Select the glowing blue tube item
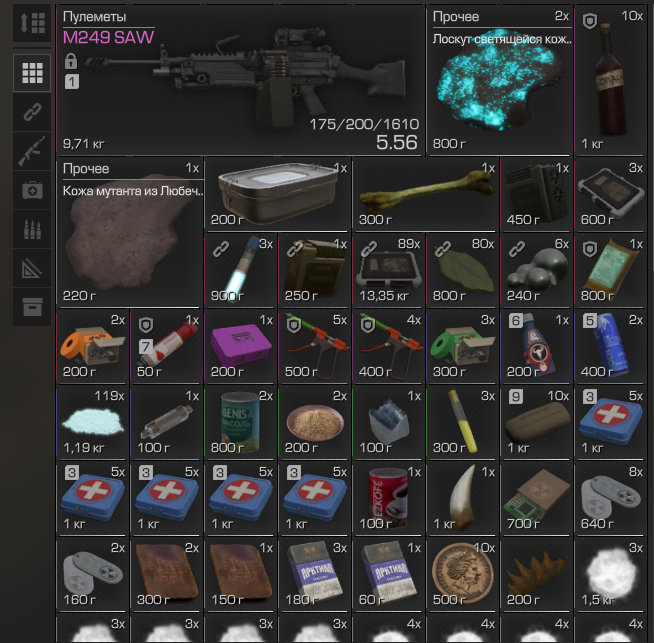654x643 pixels. point(240,270)
